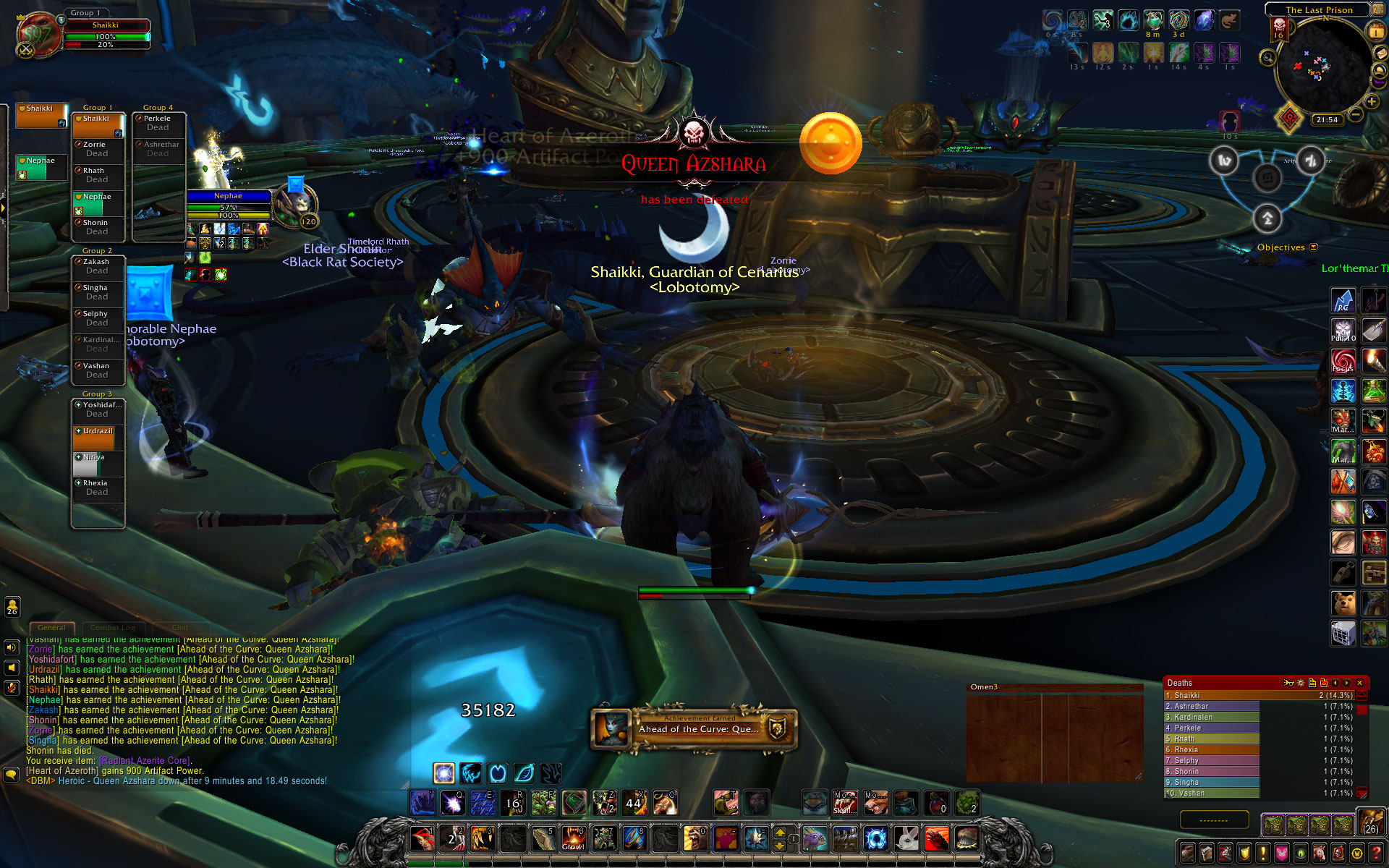Viewport: 1389px width, 868px height.
Task: Open the Deaths window settings gear
Action: [x=1300, y=683]
